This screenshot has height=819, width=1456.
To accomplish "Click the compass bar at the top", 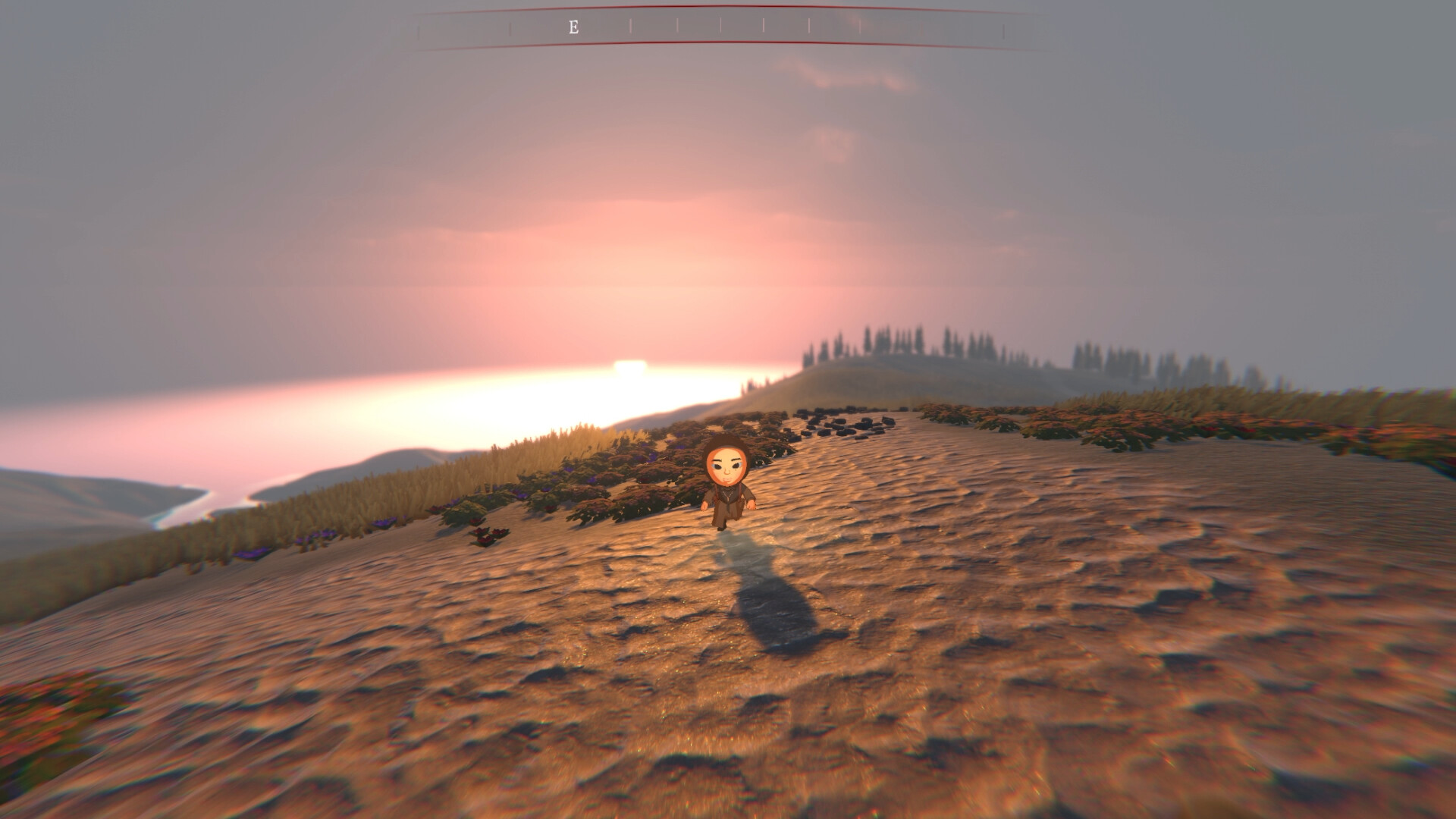I will tap(713, 27).
